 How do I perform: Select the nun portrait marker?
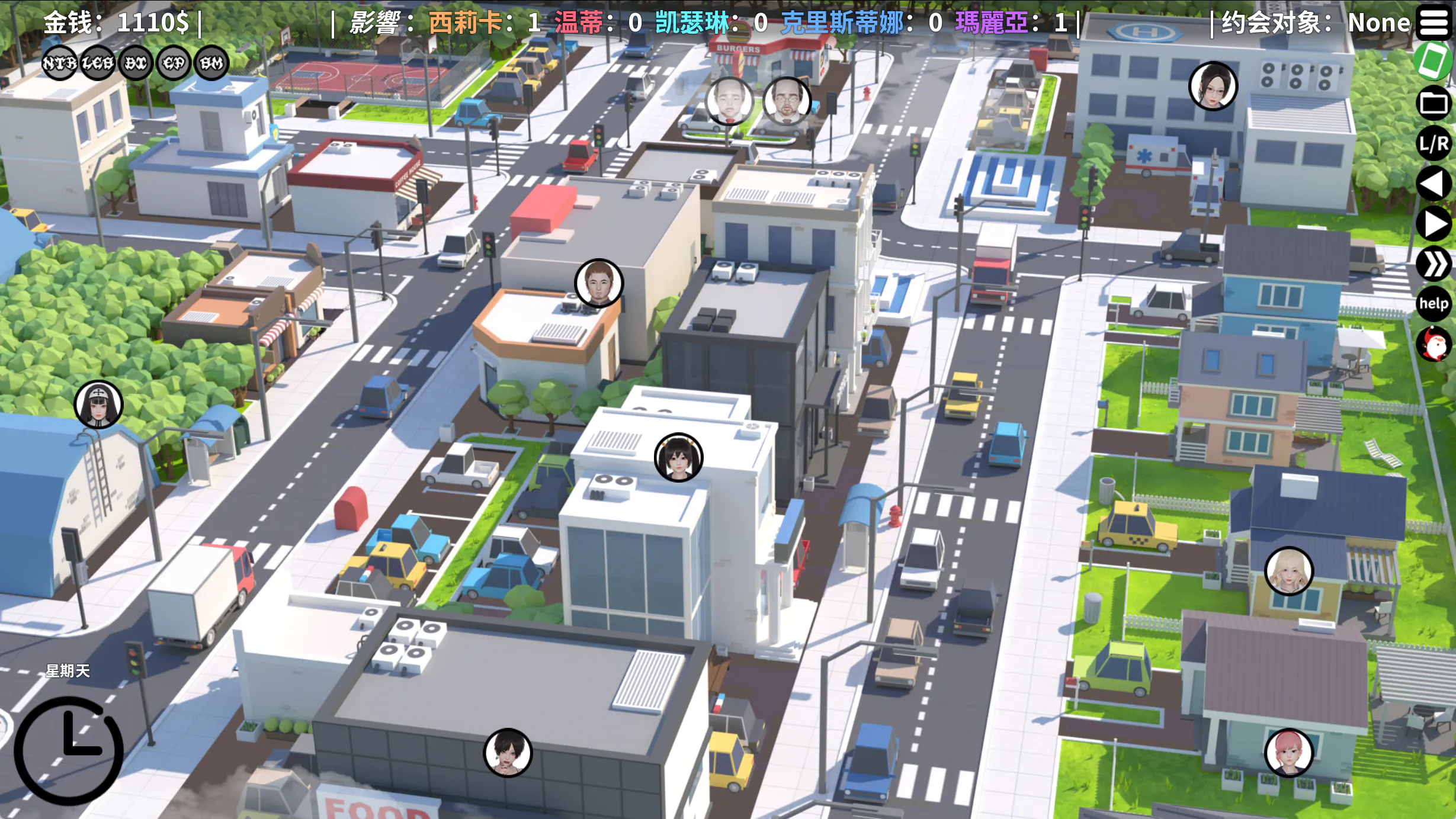click(x=98, y=404)
